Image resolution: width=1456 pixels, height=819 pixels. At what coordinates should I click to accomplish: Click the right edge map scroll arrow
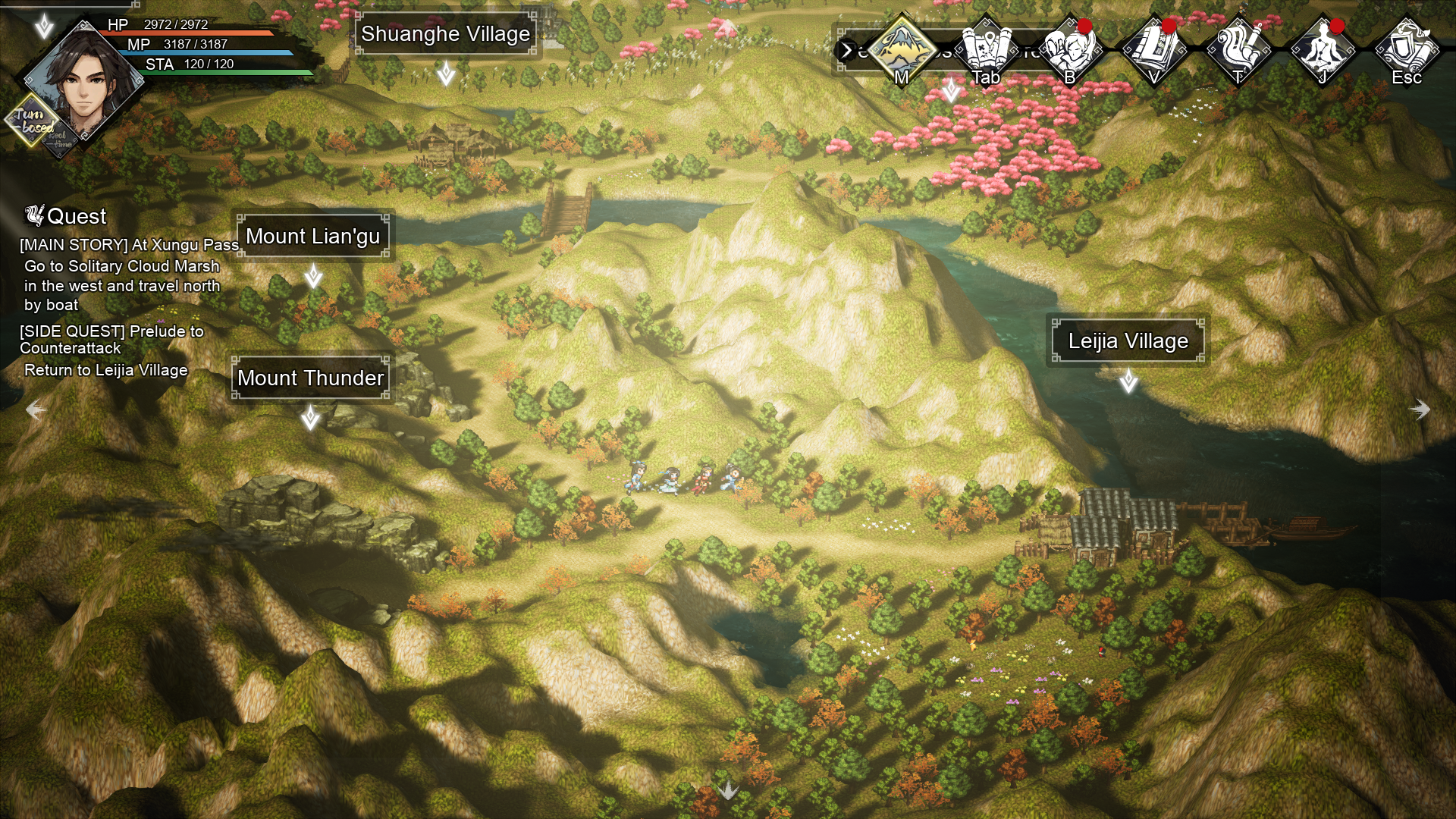tap(1420, 410)
